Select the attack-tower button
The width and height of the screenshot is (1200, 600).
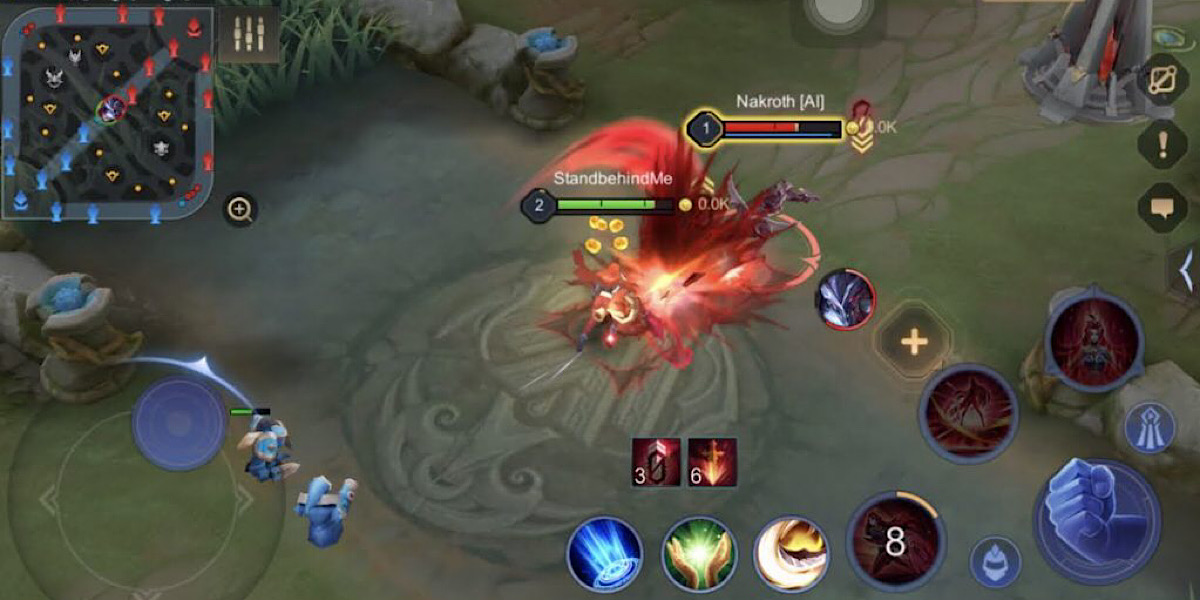[1149, 428]
